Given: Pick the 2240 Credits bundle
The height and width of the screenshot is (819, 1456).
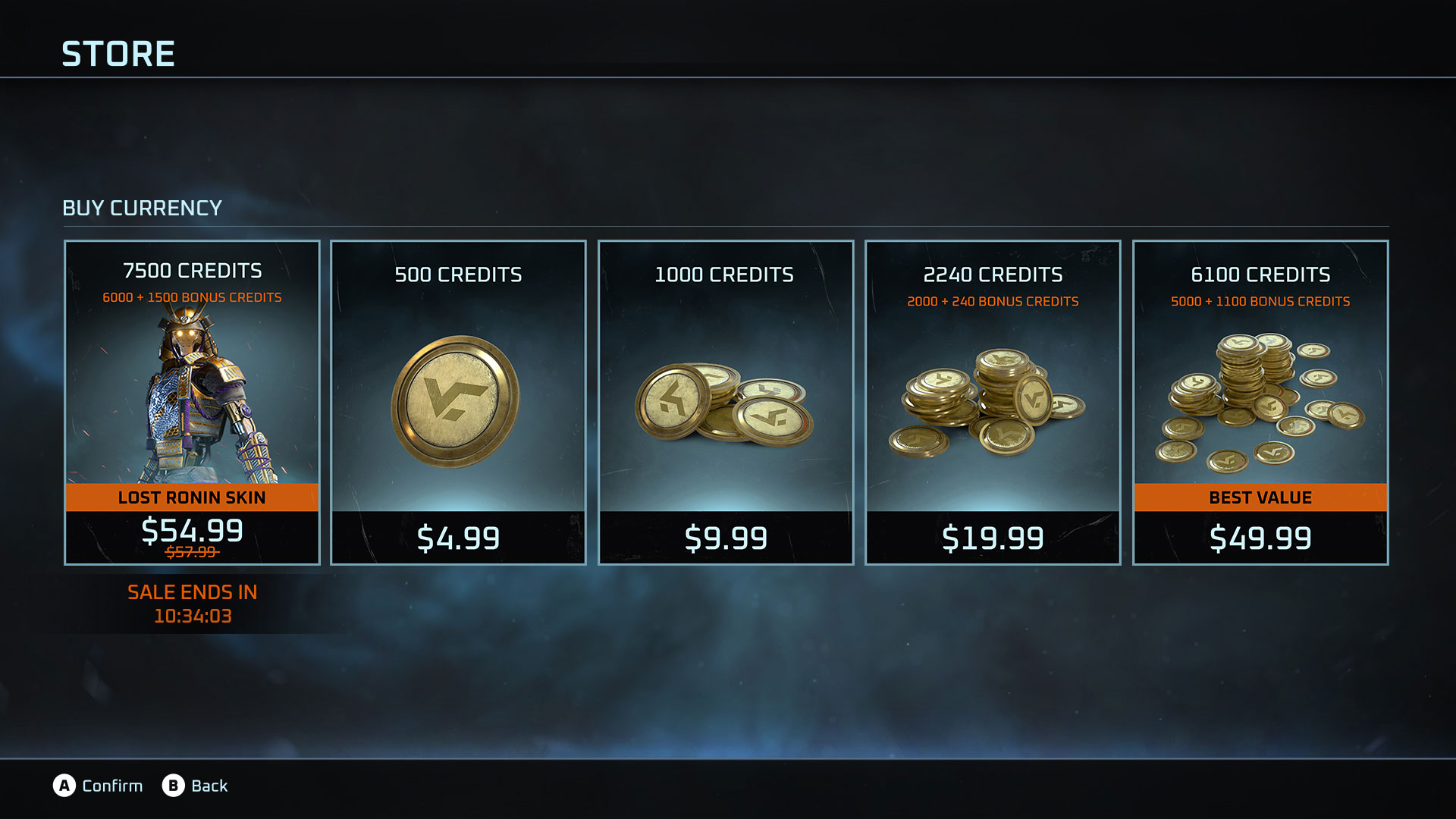Looking at the screenshot, I should click(x=993, y=402).
